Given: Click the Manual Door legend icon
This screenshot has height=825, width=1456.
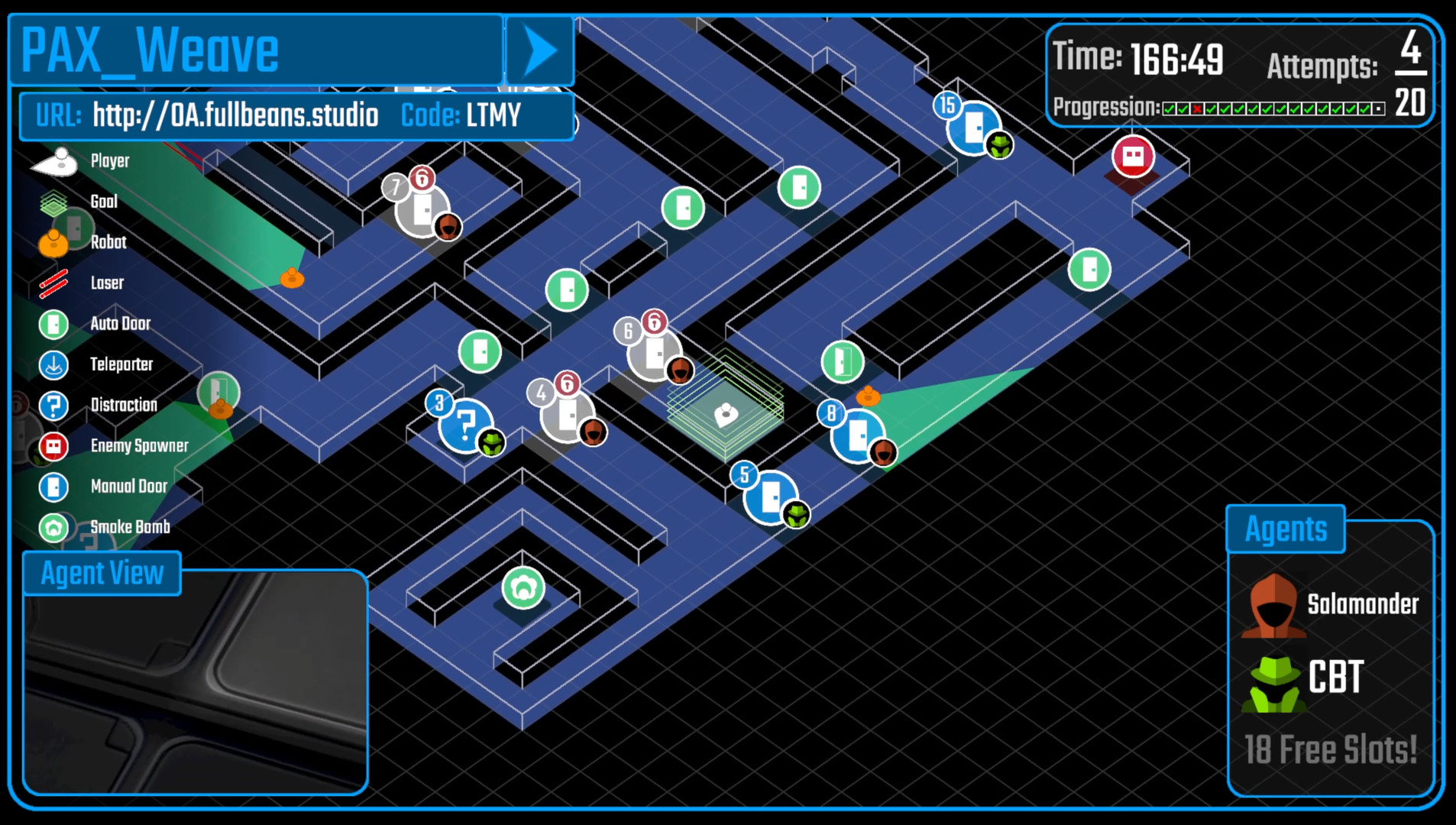Looking at the screenshot, I should [53, 487].
